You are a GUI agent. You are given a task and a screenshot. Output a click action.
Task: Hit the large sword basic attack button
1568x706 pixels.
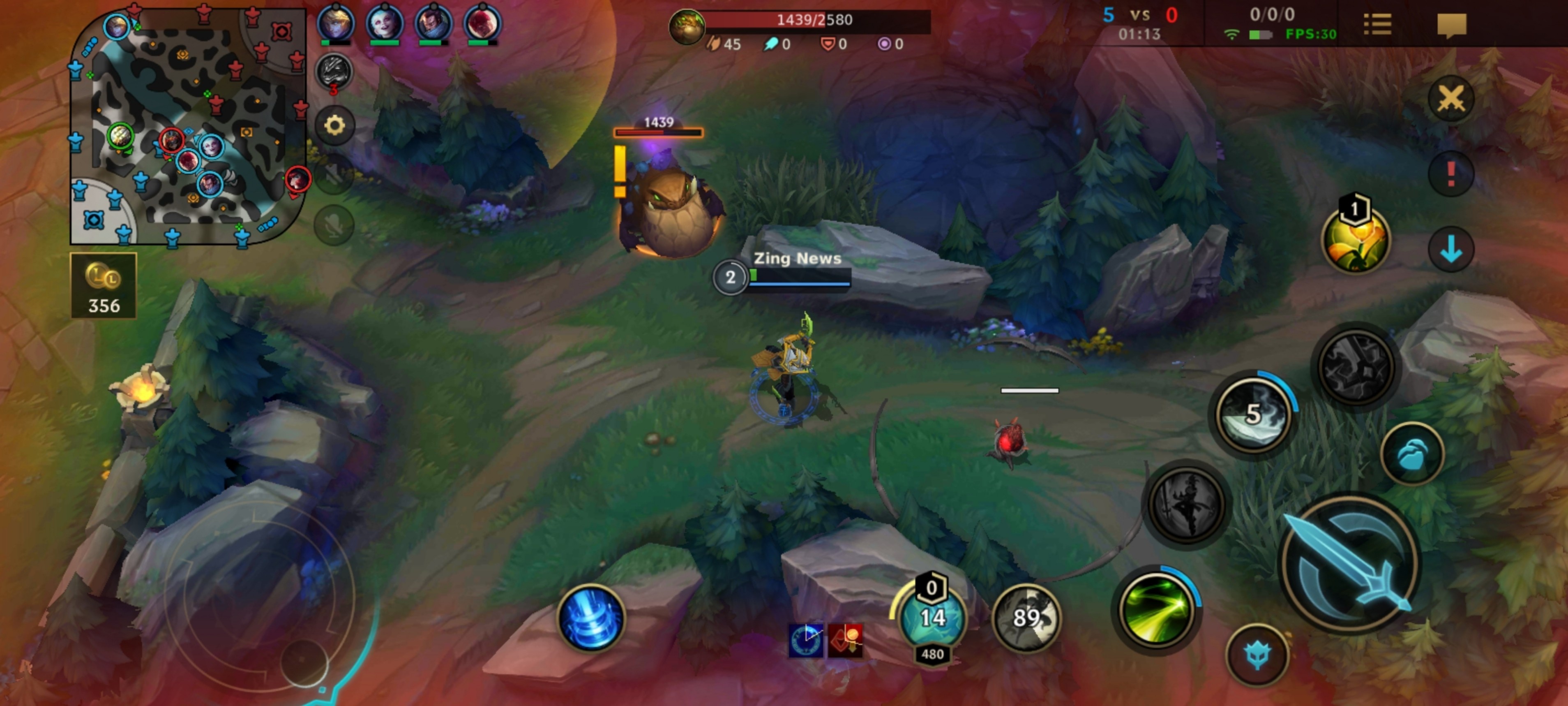click(x=1350, y=563)
